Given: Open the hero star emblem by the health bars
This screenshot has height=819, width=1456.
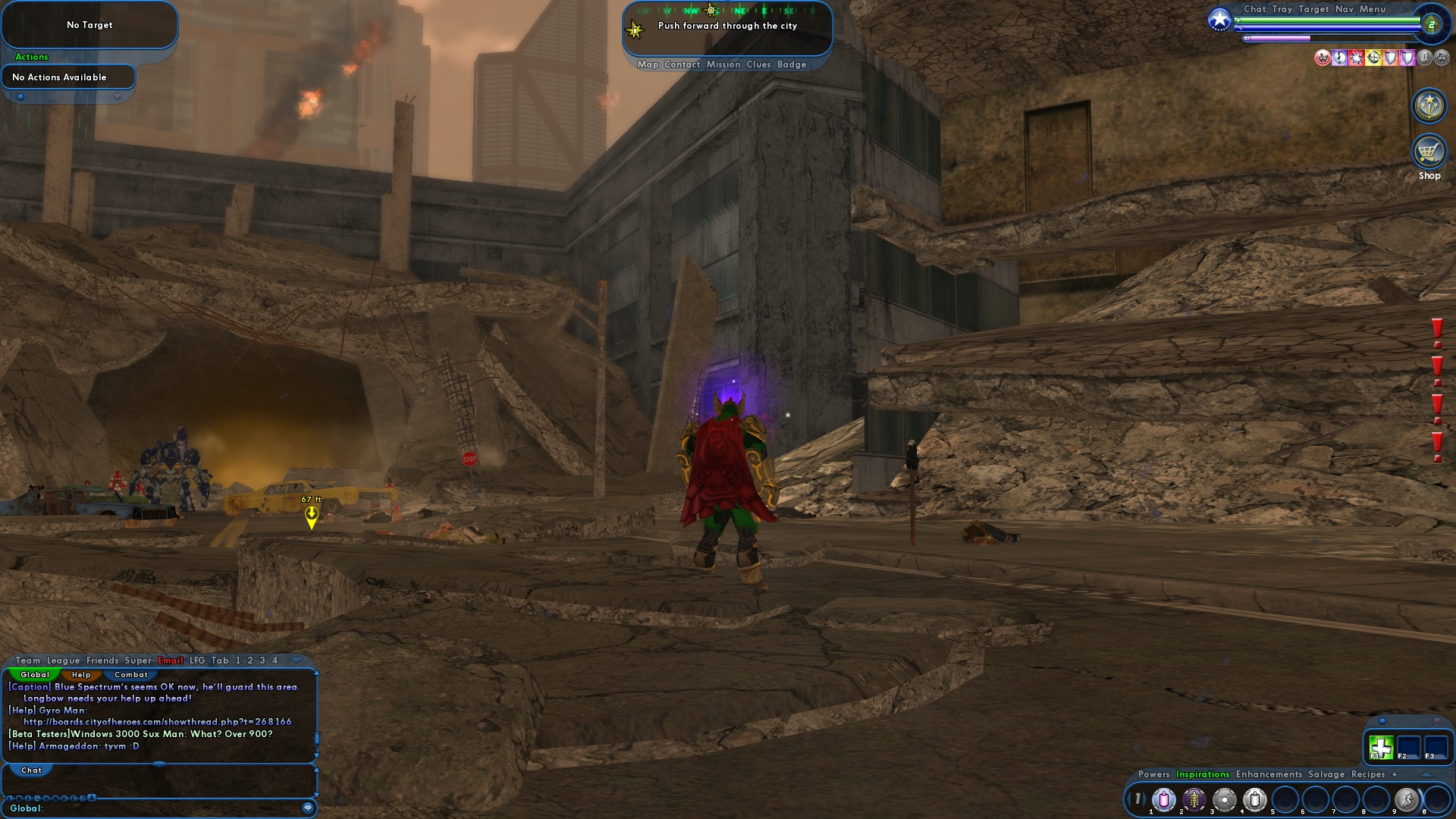Looking at the screenshot, I should [x=1219, y=20].
